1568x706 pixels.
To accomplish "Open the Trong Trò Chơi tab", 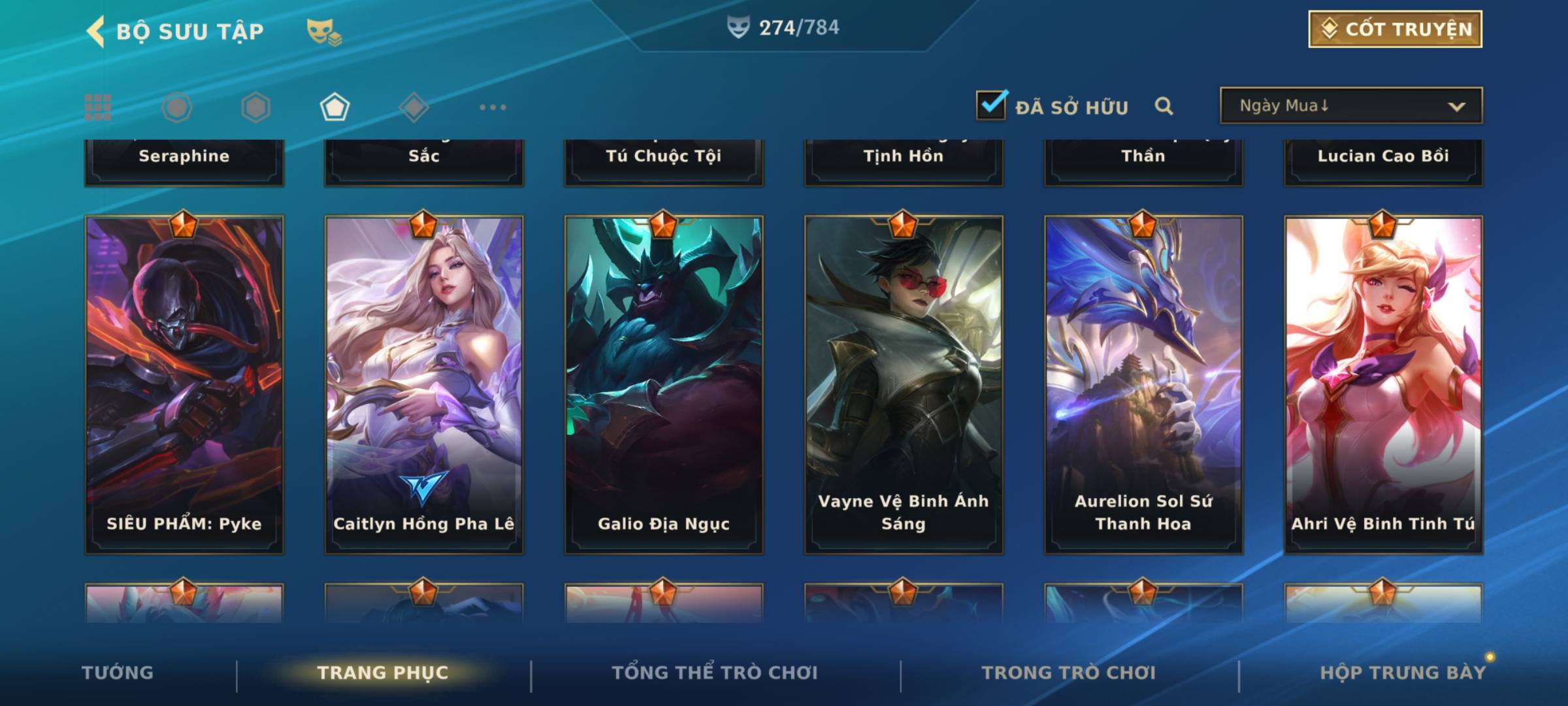I will click(1069, 673).
